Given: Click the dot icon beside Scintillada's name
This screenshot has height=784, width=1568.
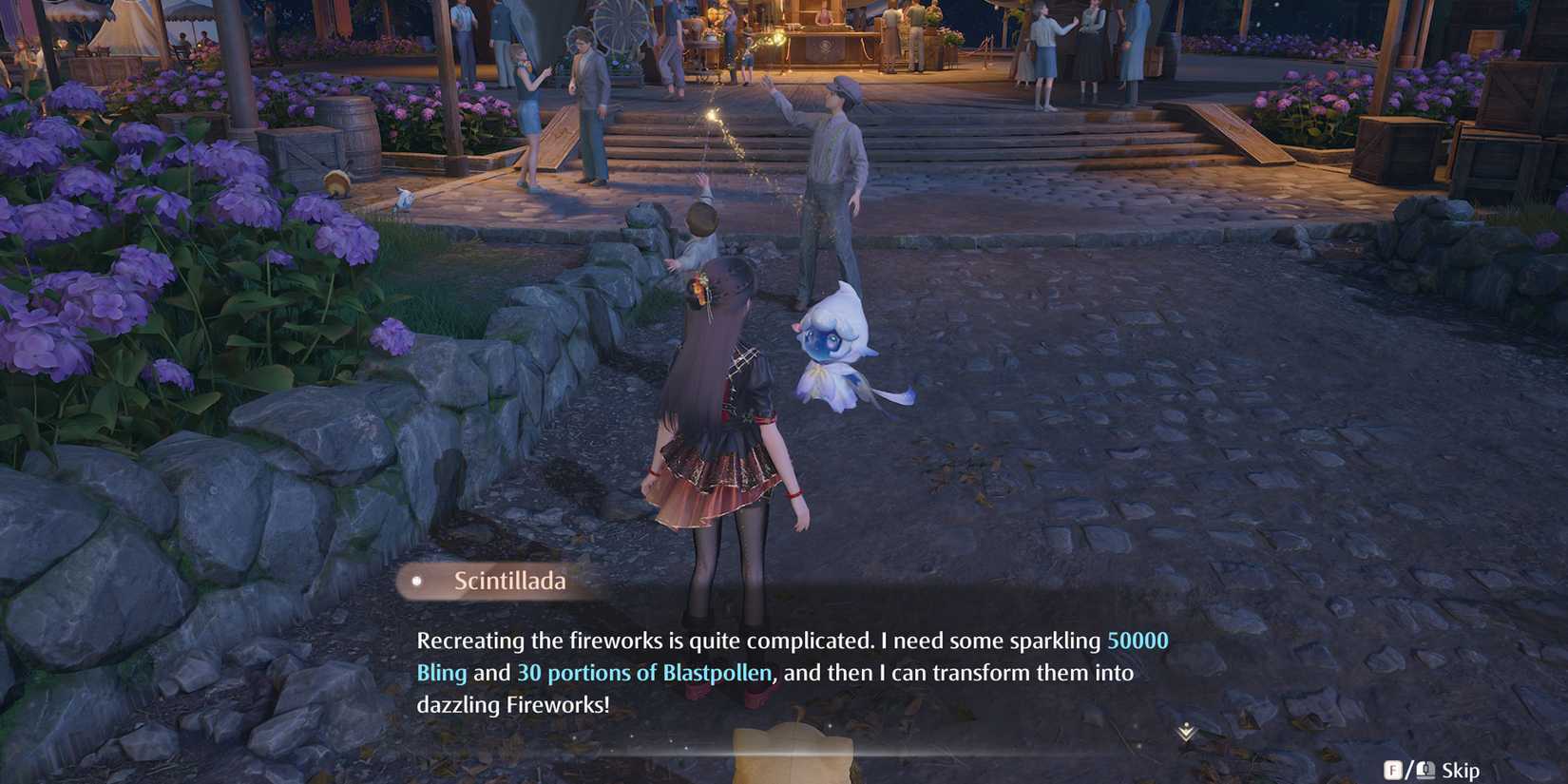Looking at the screenshot, I should (416, 581).
